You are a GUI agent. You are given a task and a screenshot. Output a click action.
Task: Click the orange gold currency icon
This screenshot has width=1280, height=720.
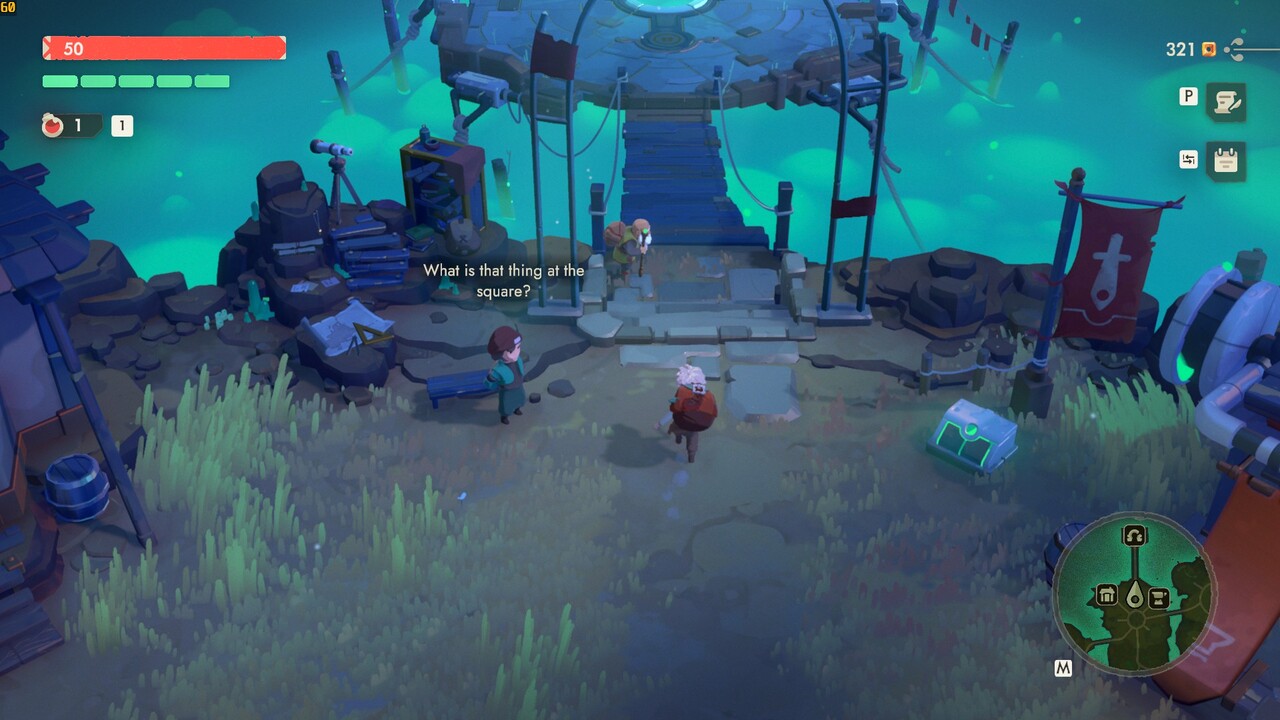coord(1209,49)
